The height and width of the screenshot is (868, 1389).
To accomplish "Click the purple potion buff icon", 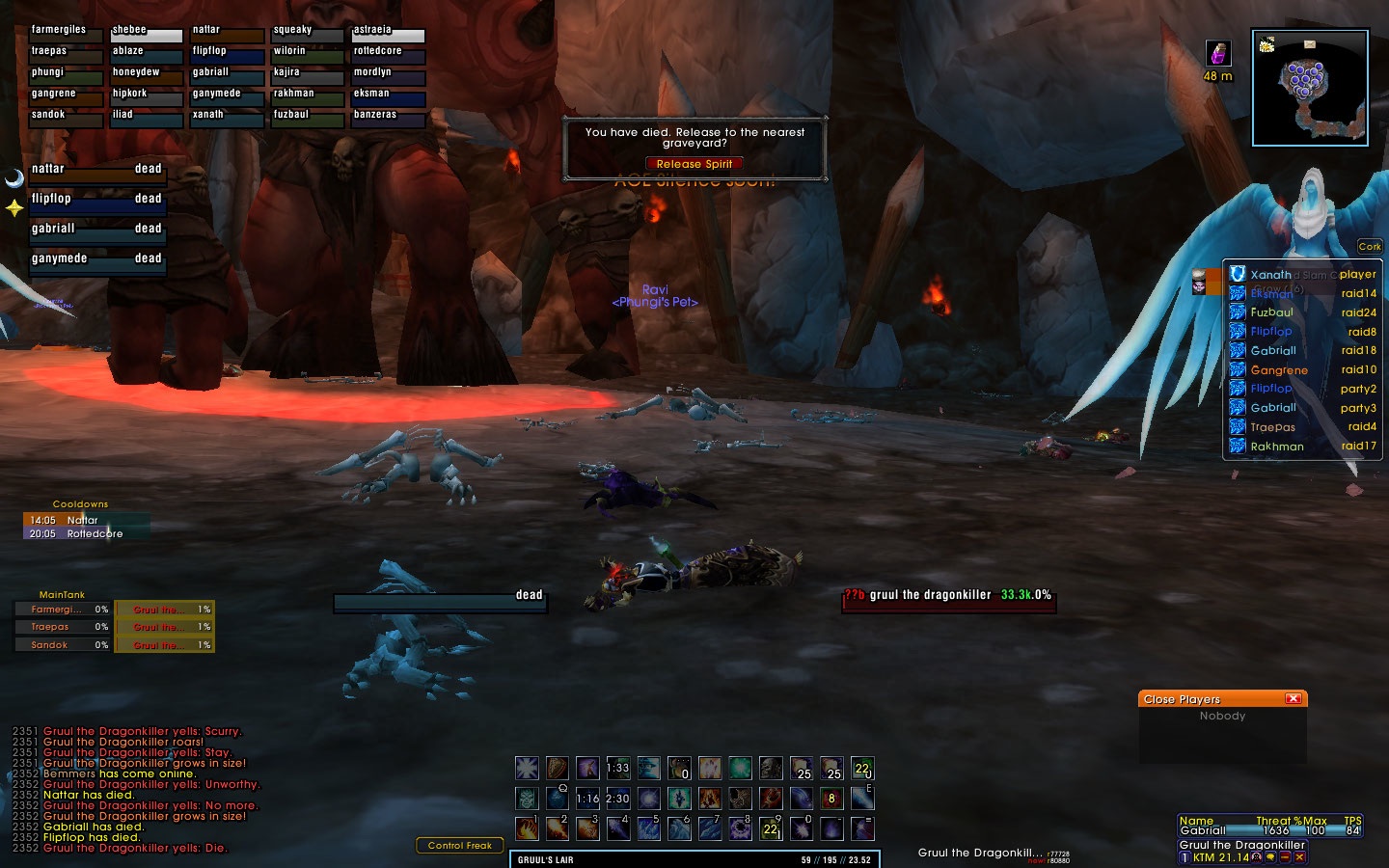I will (1218, 54).
